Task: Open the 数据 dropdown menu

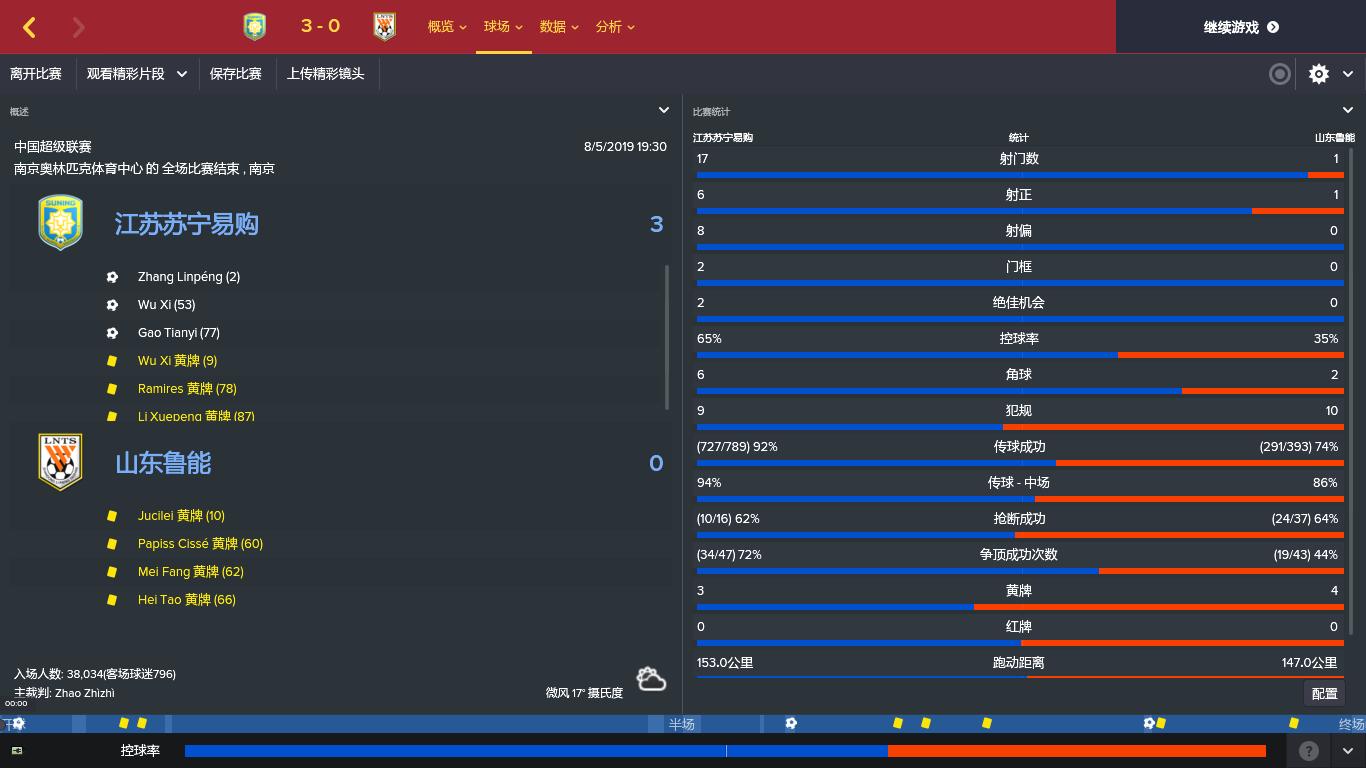Action: tap(558, 27)
